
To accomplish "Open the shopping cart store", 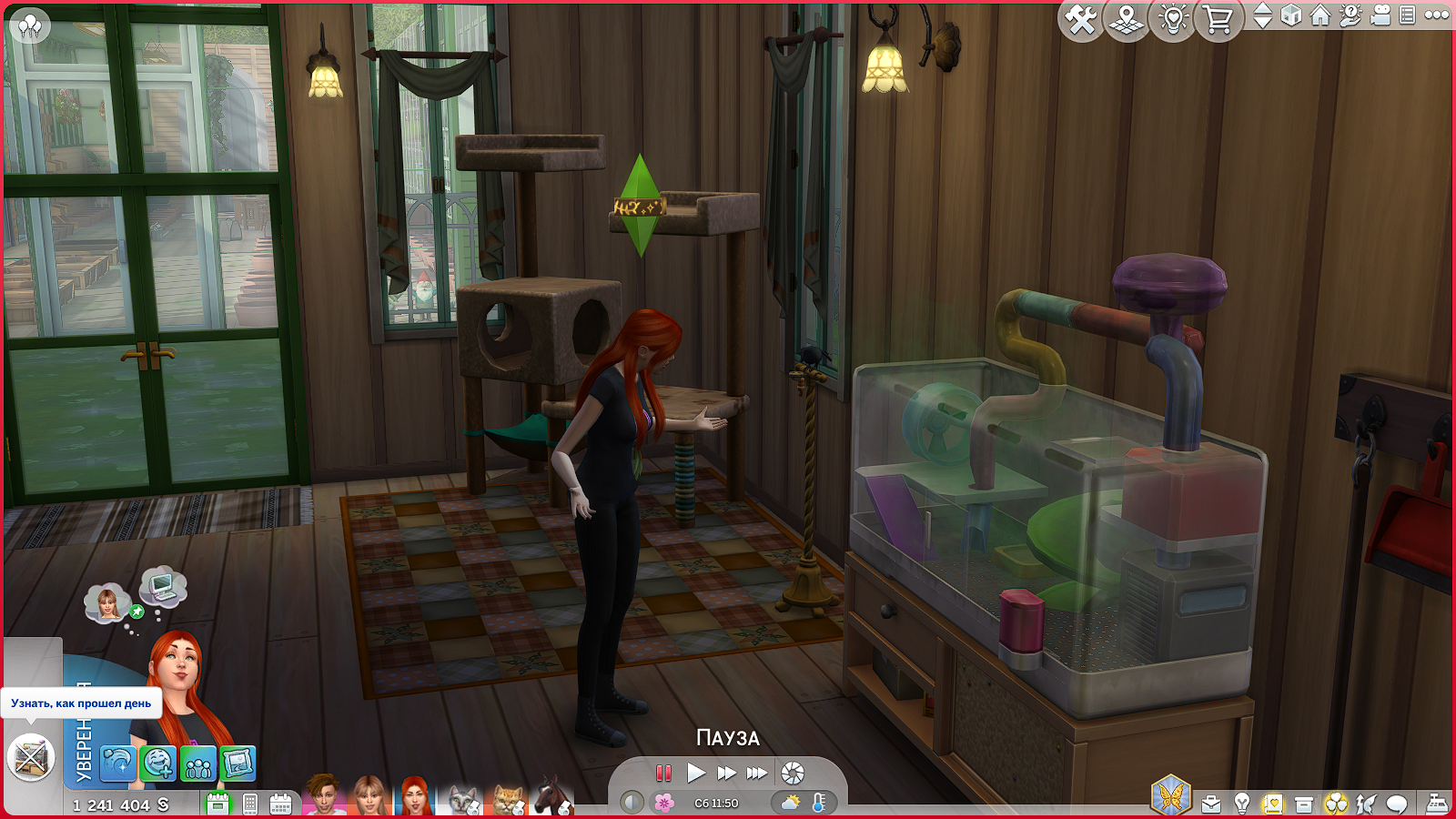I will [1218, 19].
